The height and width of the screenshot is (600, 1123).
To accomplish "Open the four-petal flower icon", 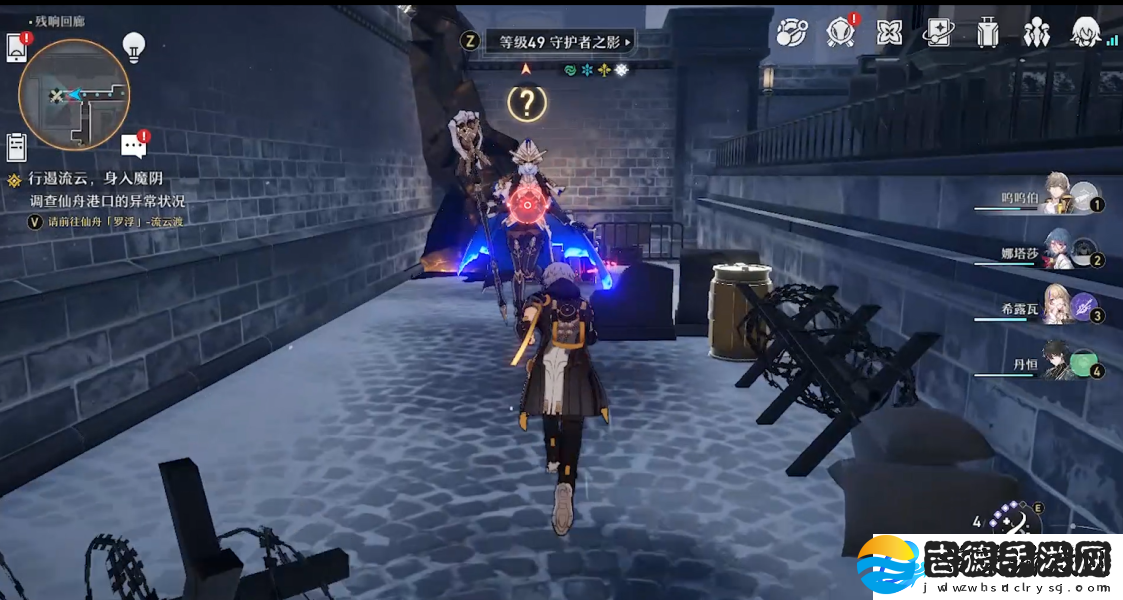I will [889, 33].
